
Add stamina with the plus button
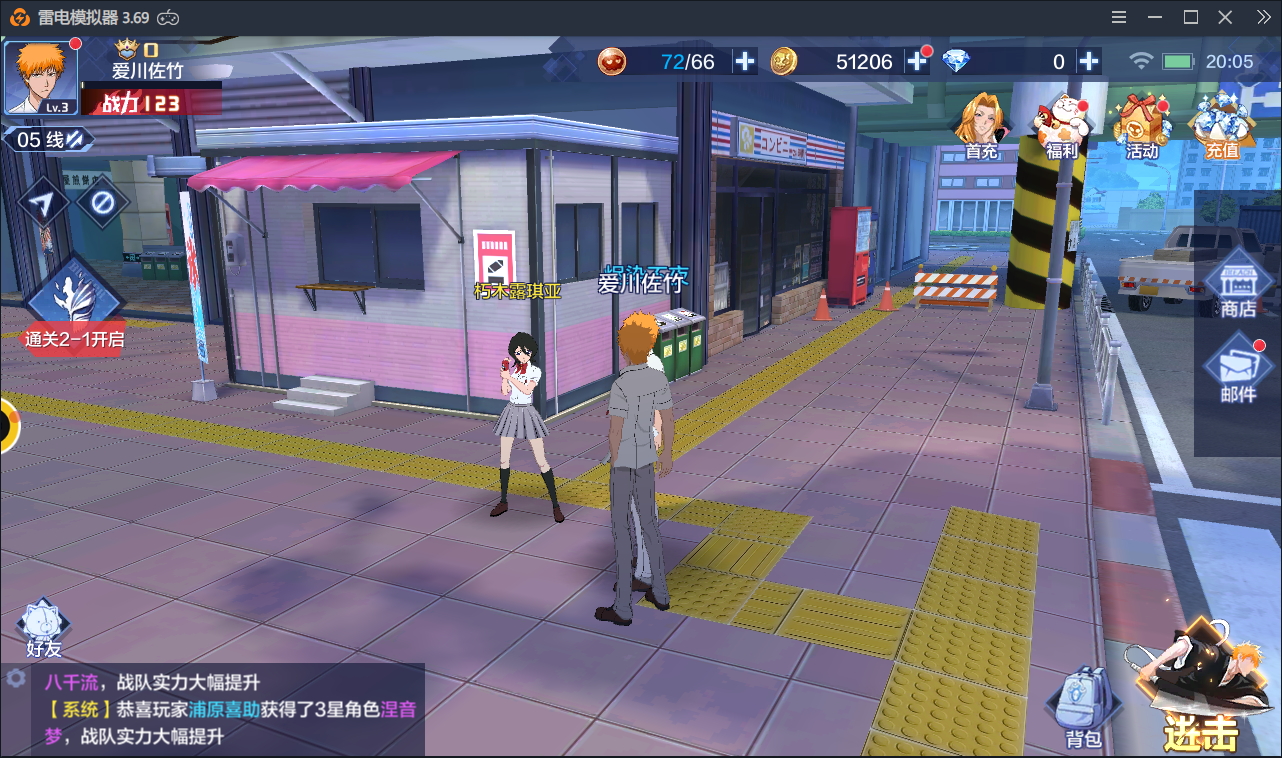point(745,62)
